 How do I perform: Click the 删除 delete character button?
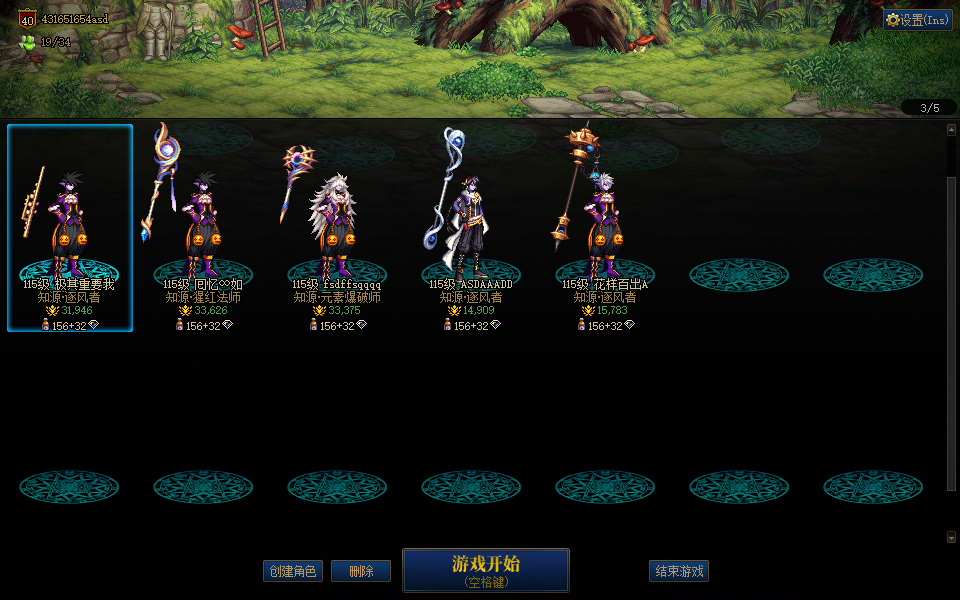coord(361,571)
